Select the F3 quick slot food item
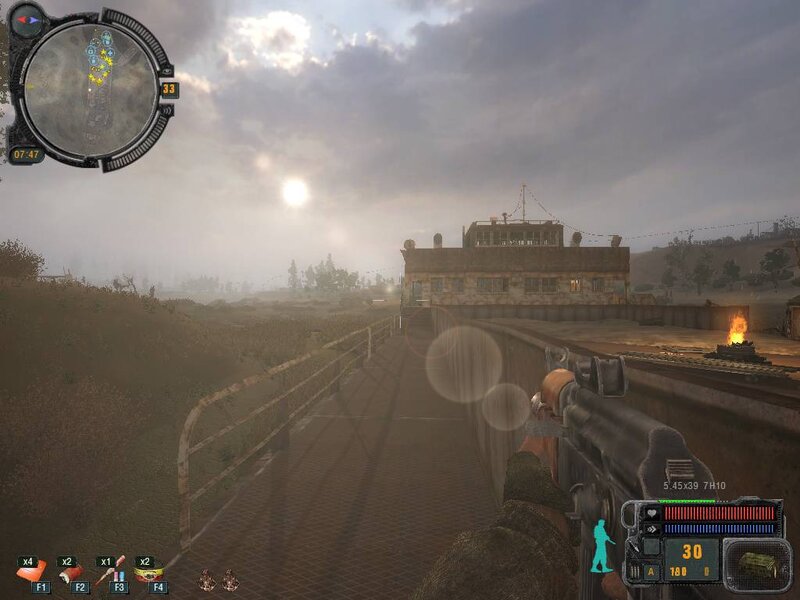This screenshot has height=600, width=800. (x=110, y=572)
